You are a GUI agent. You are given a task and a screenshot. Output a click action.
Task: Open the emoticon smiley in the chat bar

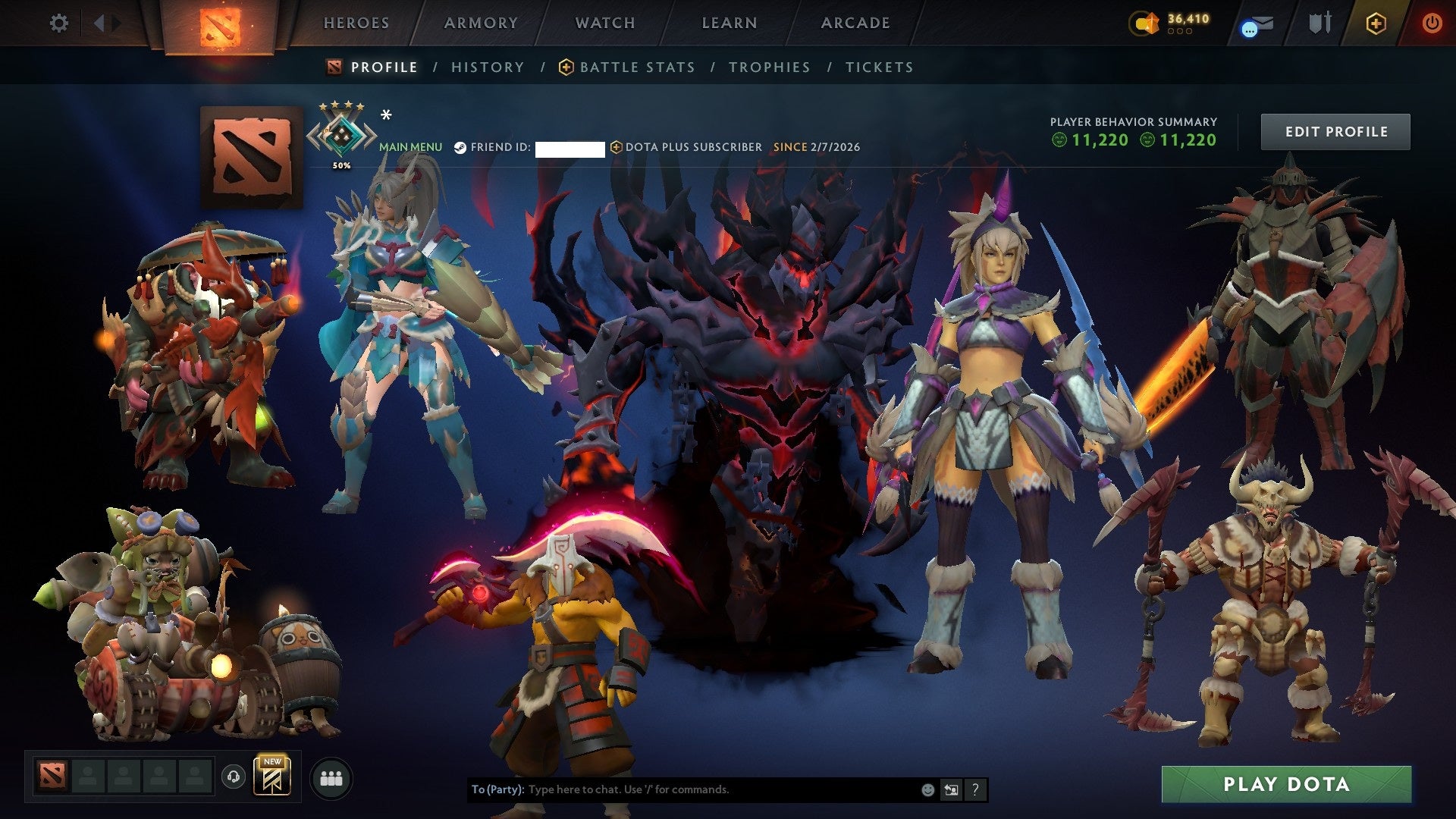tap(927, 789)
